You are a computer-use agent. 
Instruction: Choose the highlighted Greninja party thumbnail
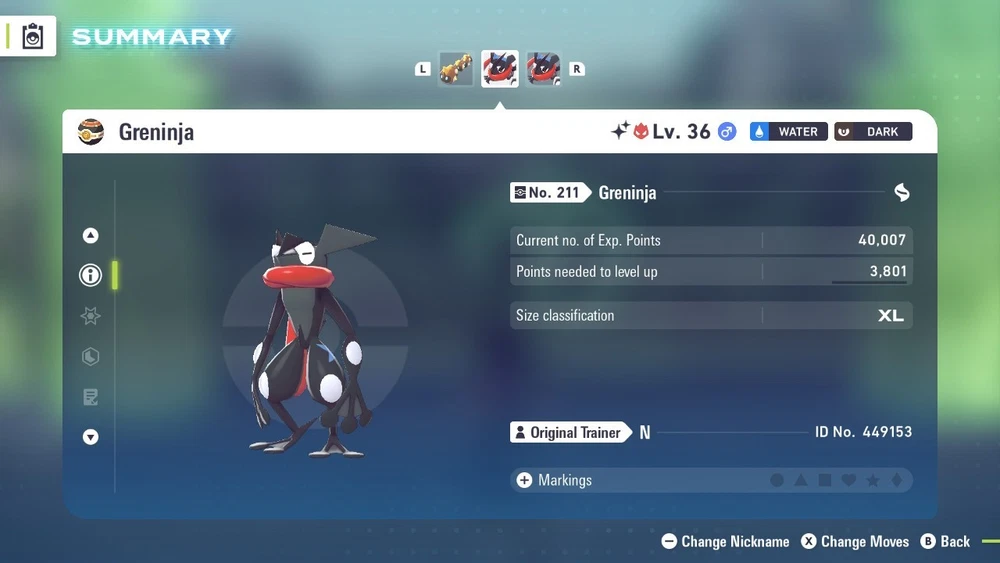tap(499, 69)
